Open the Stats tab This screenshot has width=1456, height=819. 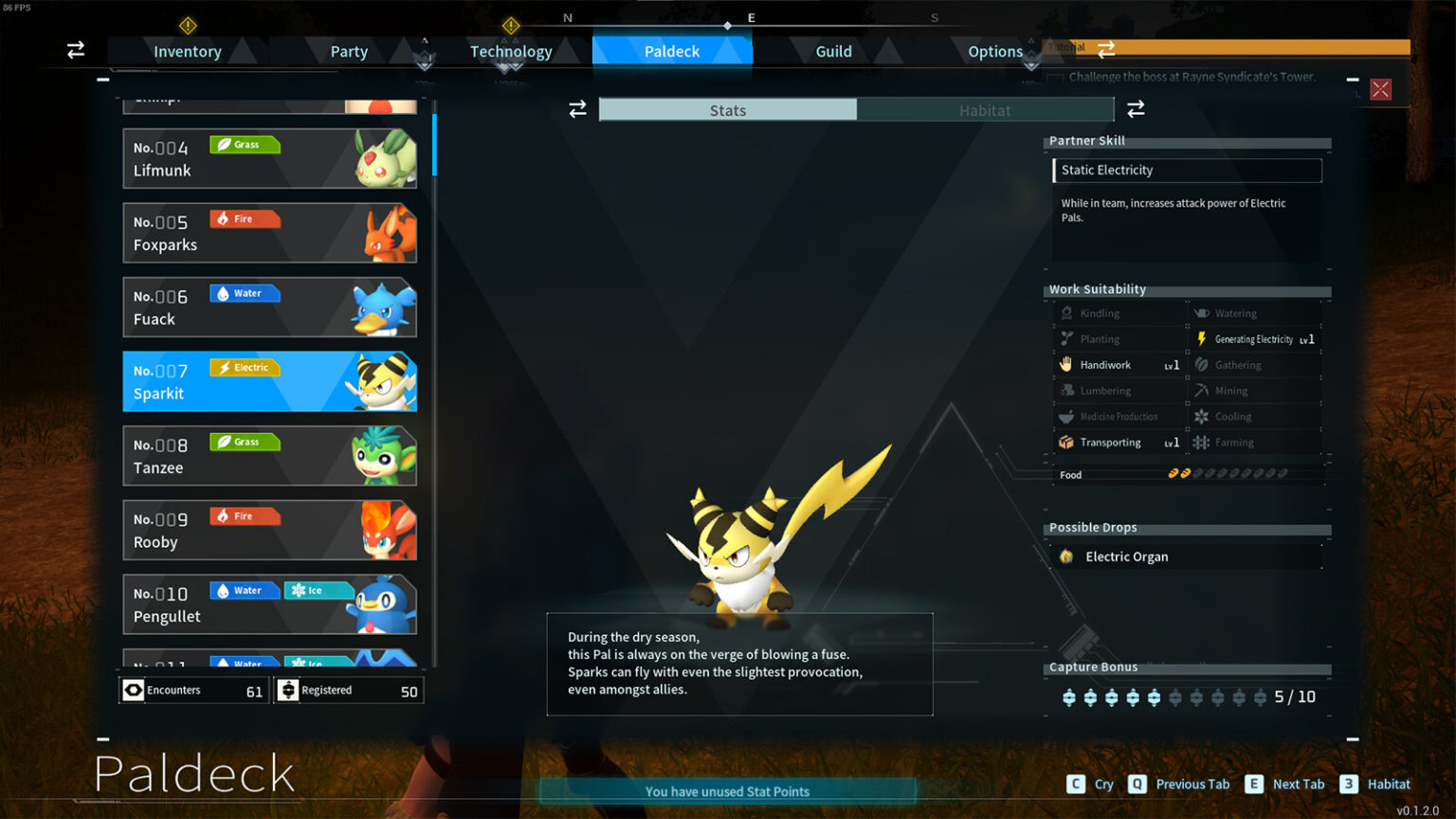point(728,110)
